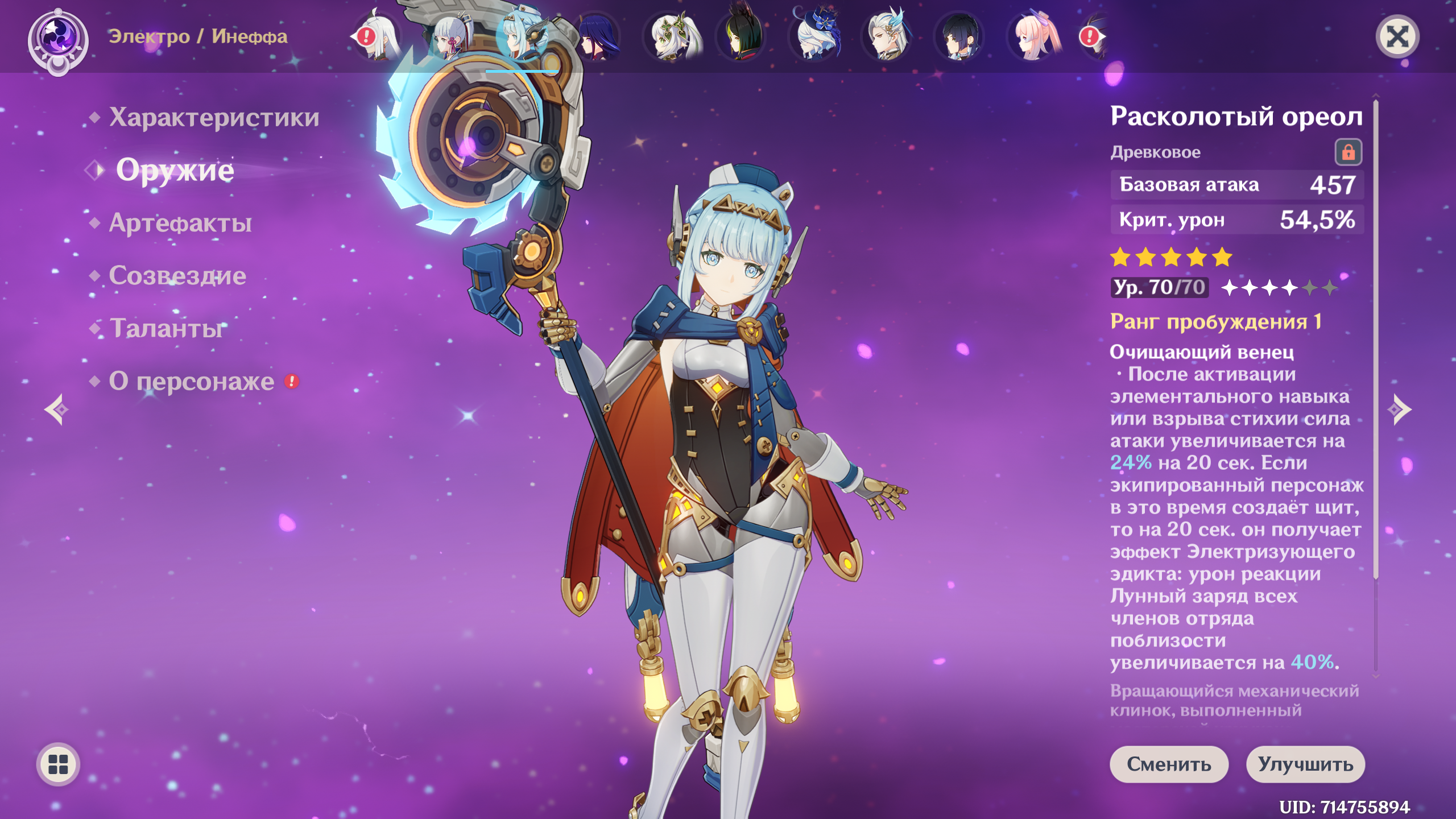Open the four-square grid menu button
The height and width of the screenshot is (819, 1456).
click(x=58, y=764)
